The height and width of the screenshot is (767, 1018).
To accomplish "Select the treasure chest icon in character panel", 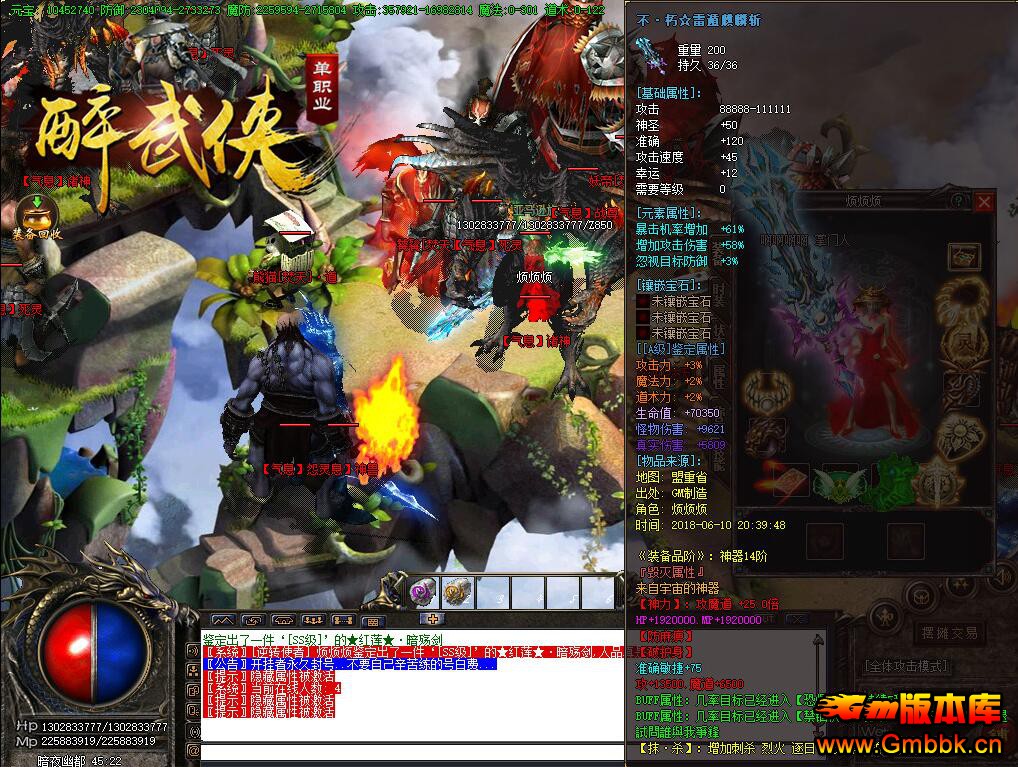I will click(963, 256).
